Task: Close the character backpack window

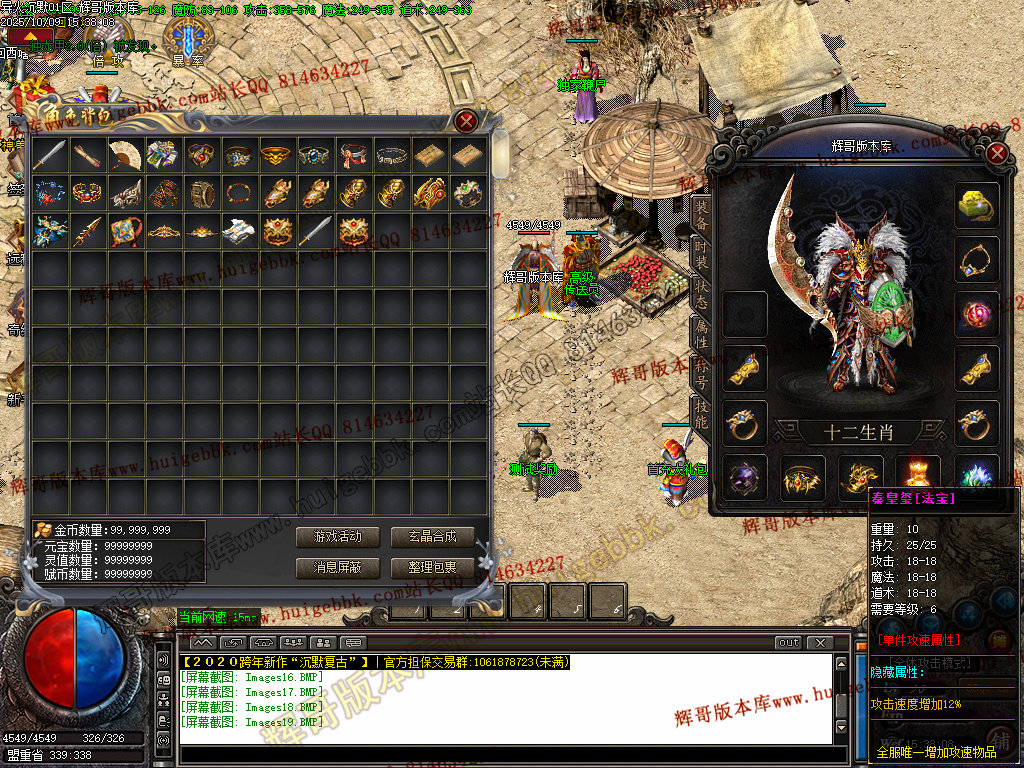Action: (466, 122)
